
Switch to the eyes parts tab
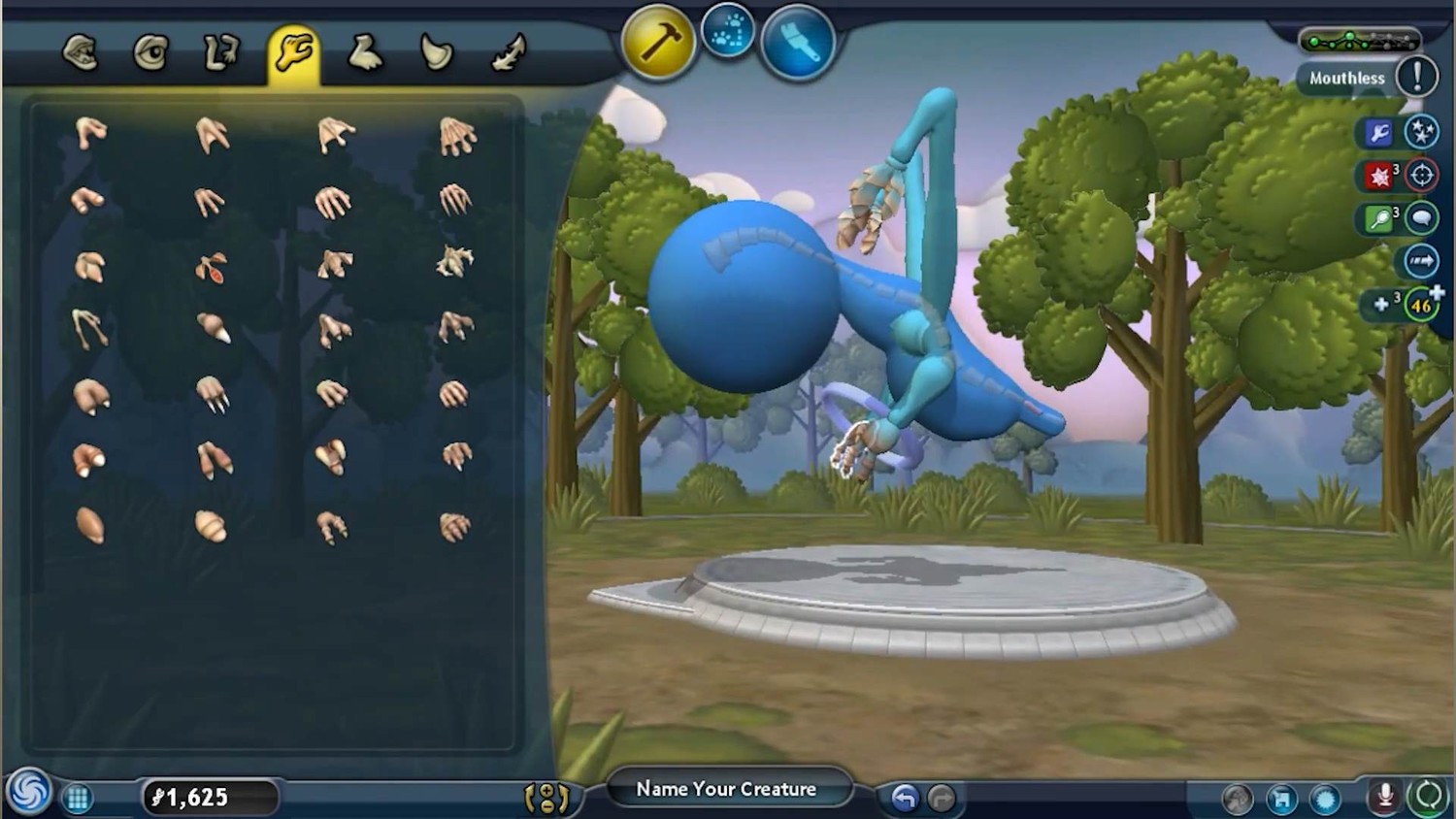click(x=150, y=52)
